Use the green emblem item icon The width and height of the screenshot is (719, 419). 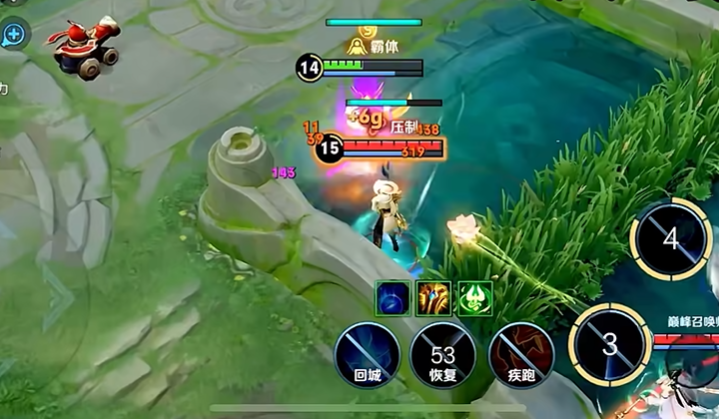pyautogui.click(x=475, y=298)
